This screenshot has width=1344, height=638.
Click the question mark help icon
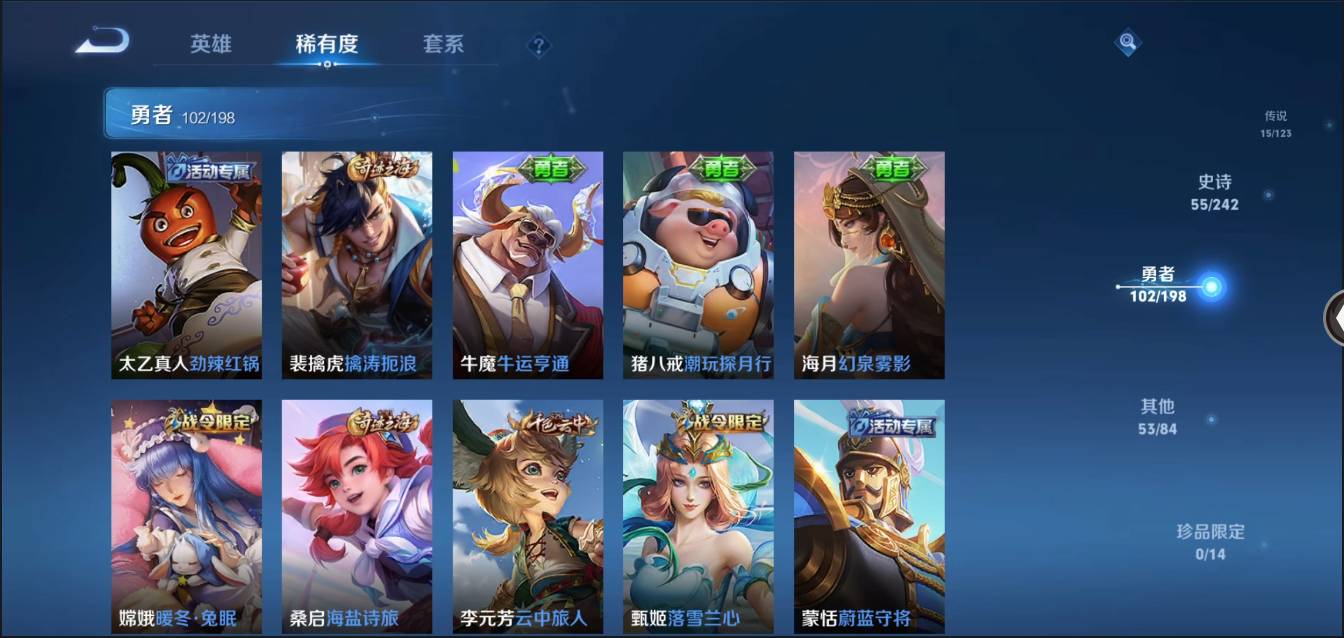(x=539, y=45)
